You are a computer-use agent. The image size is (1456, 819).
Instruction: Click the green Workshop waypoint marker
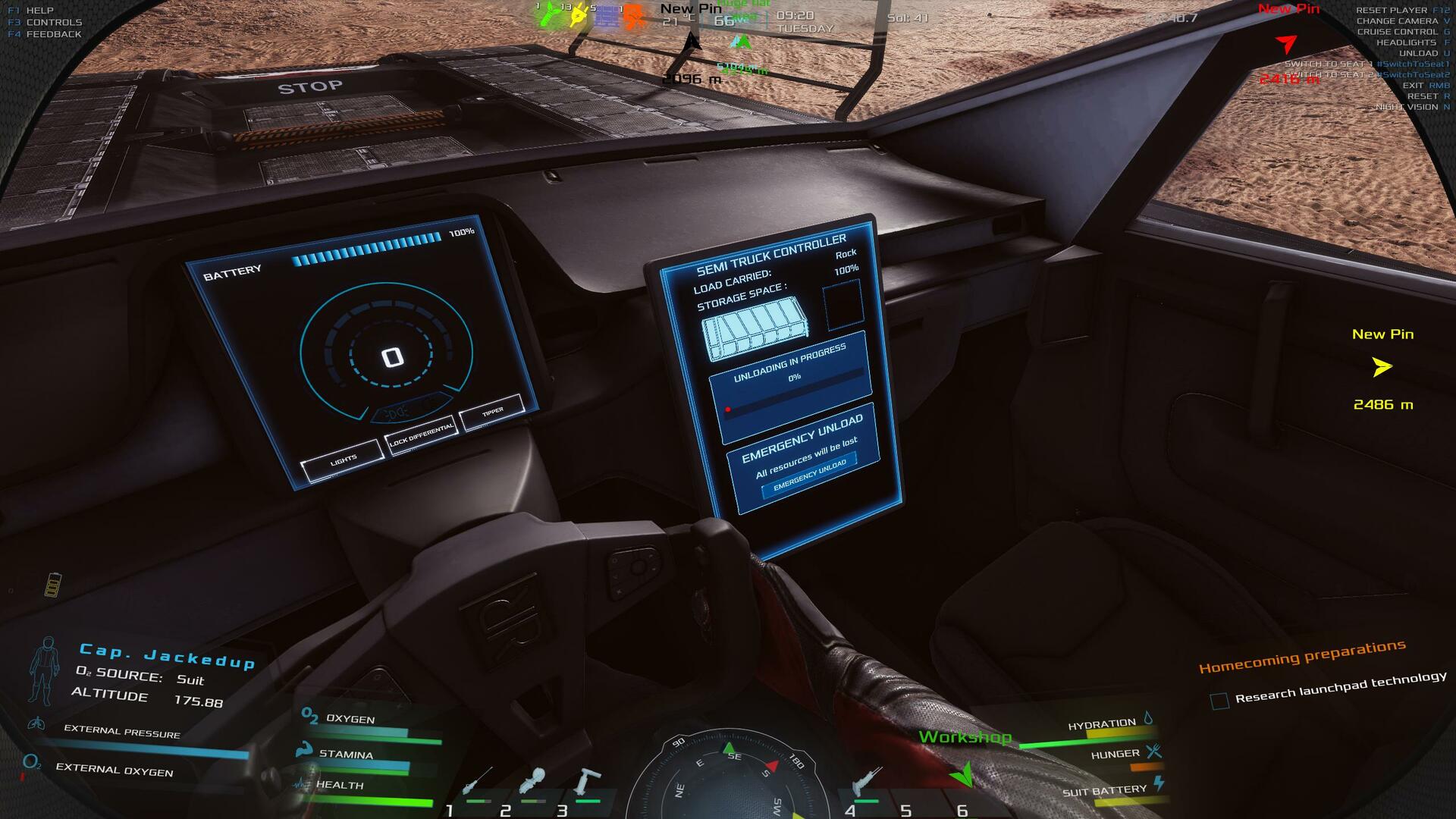coord(961,774)
